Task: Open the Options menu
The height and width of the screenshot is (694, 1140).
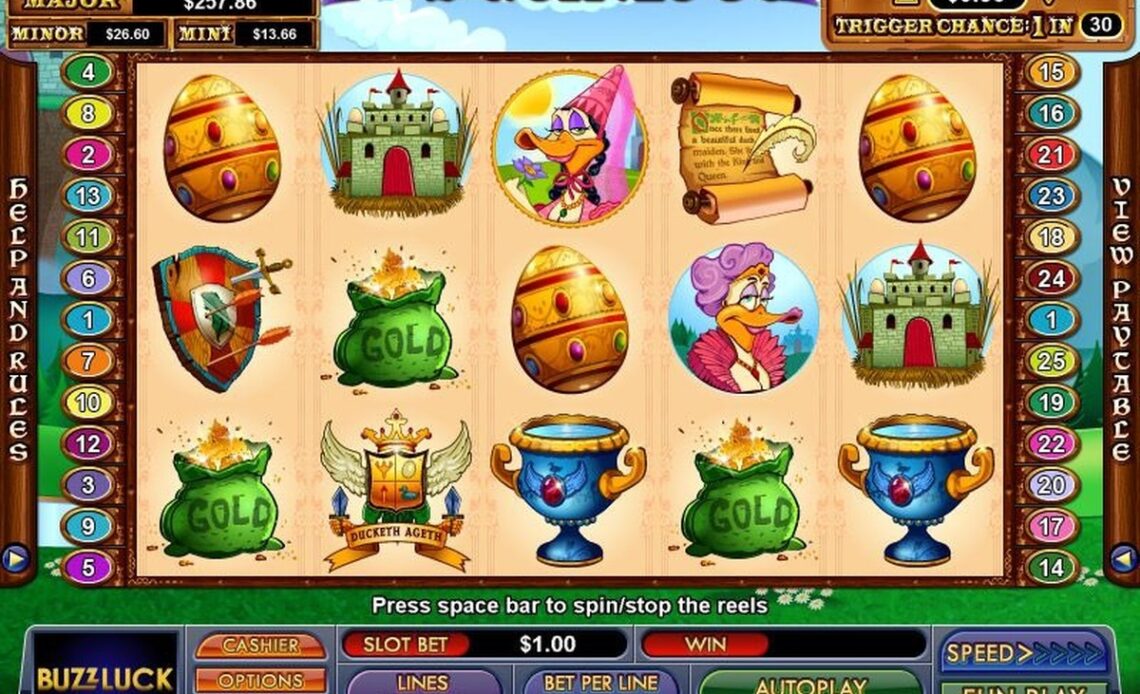Action: point(260,680)
